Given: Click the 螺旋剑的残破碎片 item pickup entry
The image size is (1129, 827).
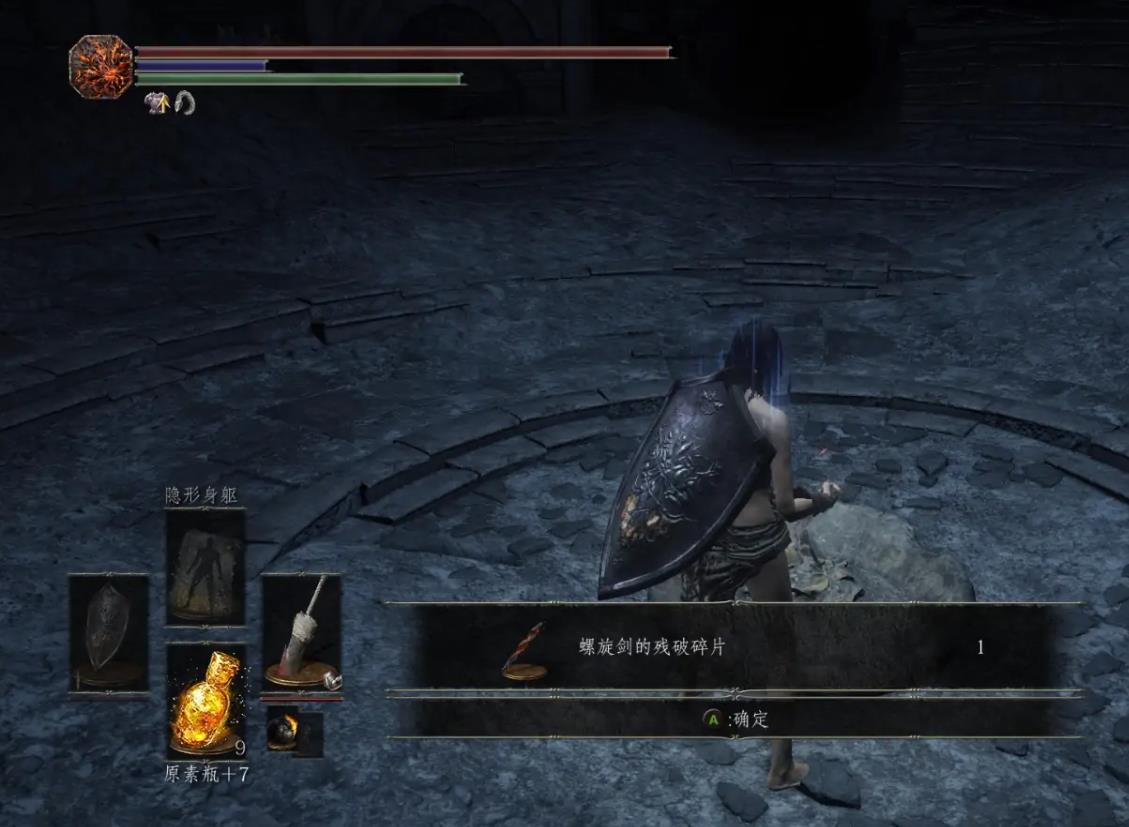Looking at the screenshot, I should 734,648.
